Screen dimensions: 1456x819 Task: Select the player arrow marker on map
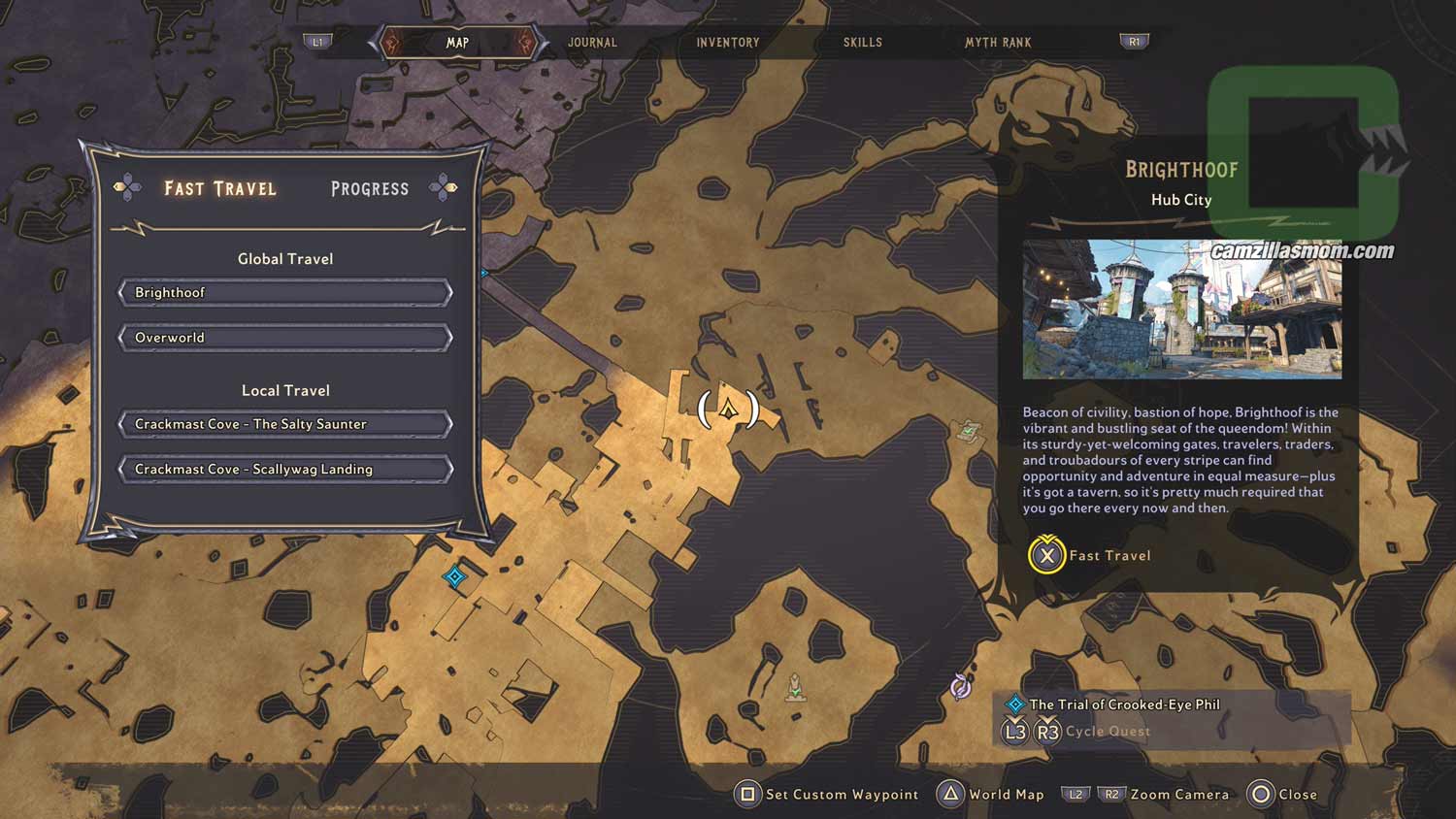point(729,409)
